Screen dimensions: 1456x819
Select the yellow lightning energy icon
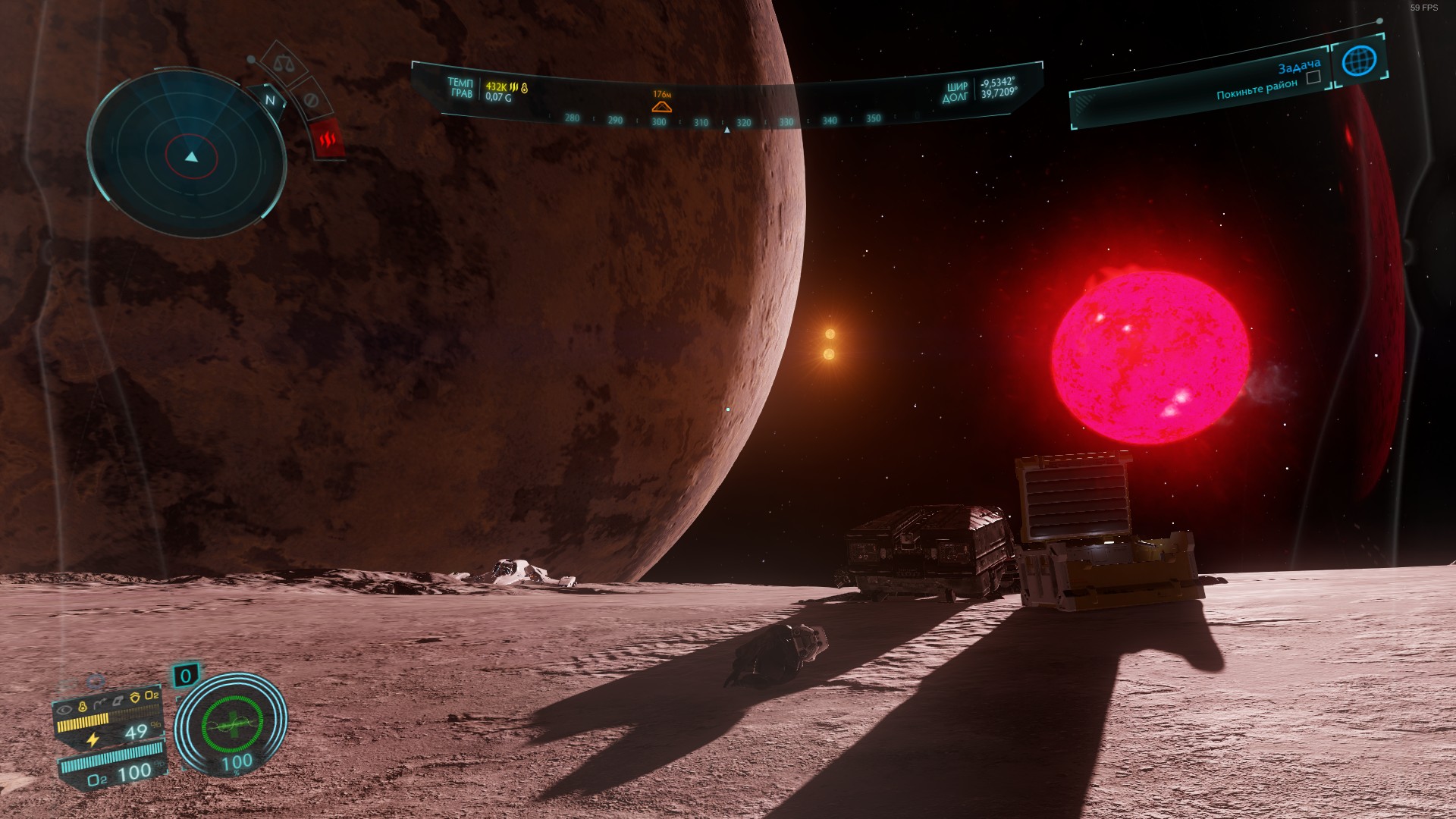93,739
